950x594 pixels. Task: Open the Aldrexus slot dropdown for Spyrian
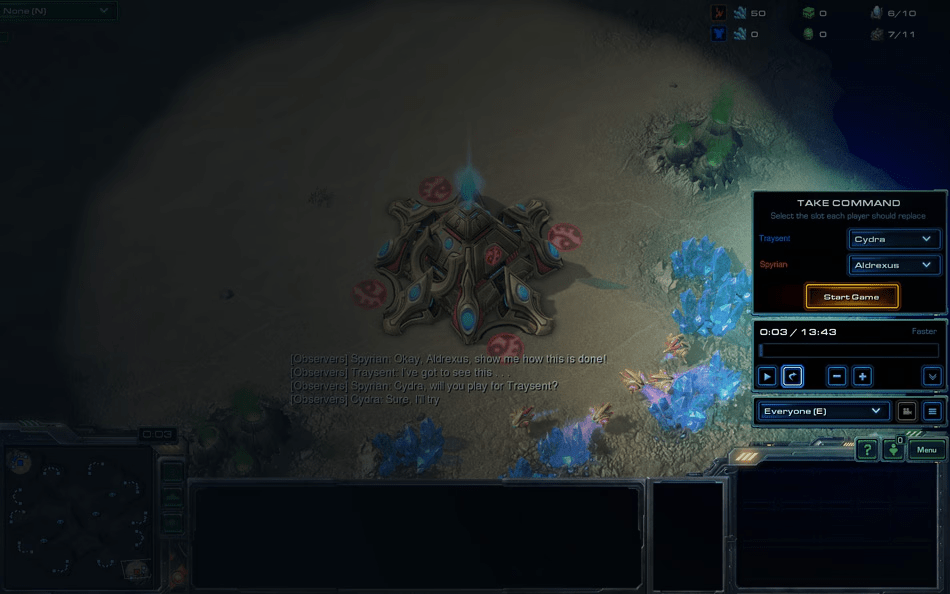[x=894, y=265]
